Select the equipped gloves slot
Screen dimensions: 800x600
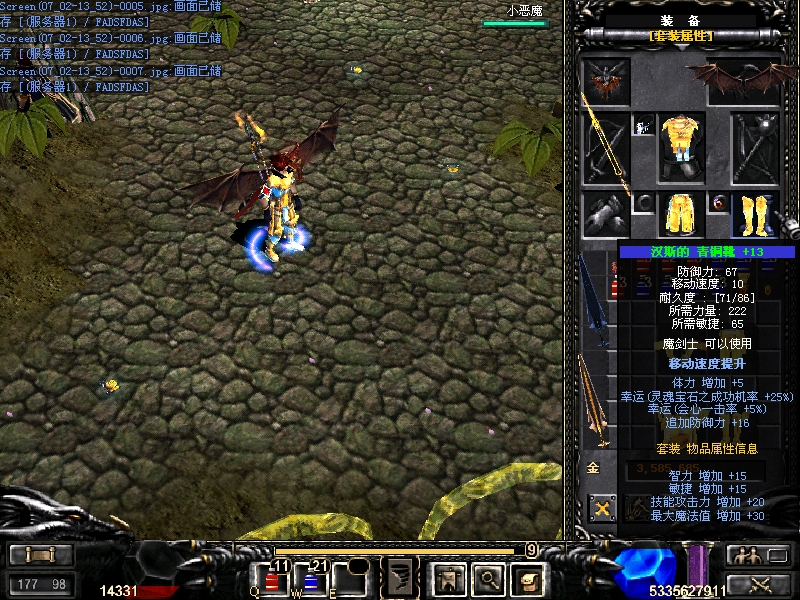click(x=607, y=214)
